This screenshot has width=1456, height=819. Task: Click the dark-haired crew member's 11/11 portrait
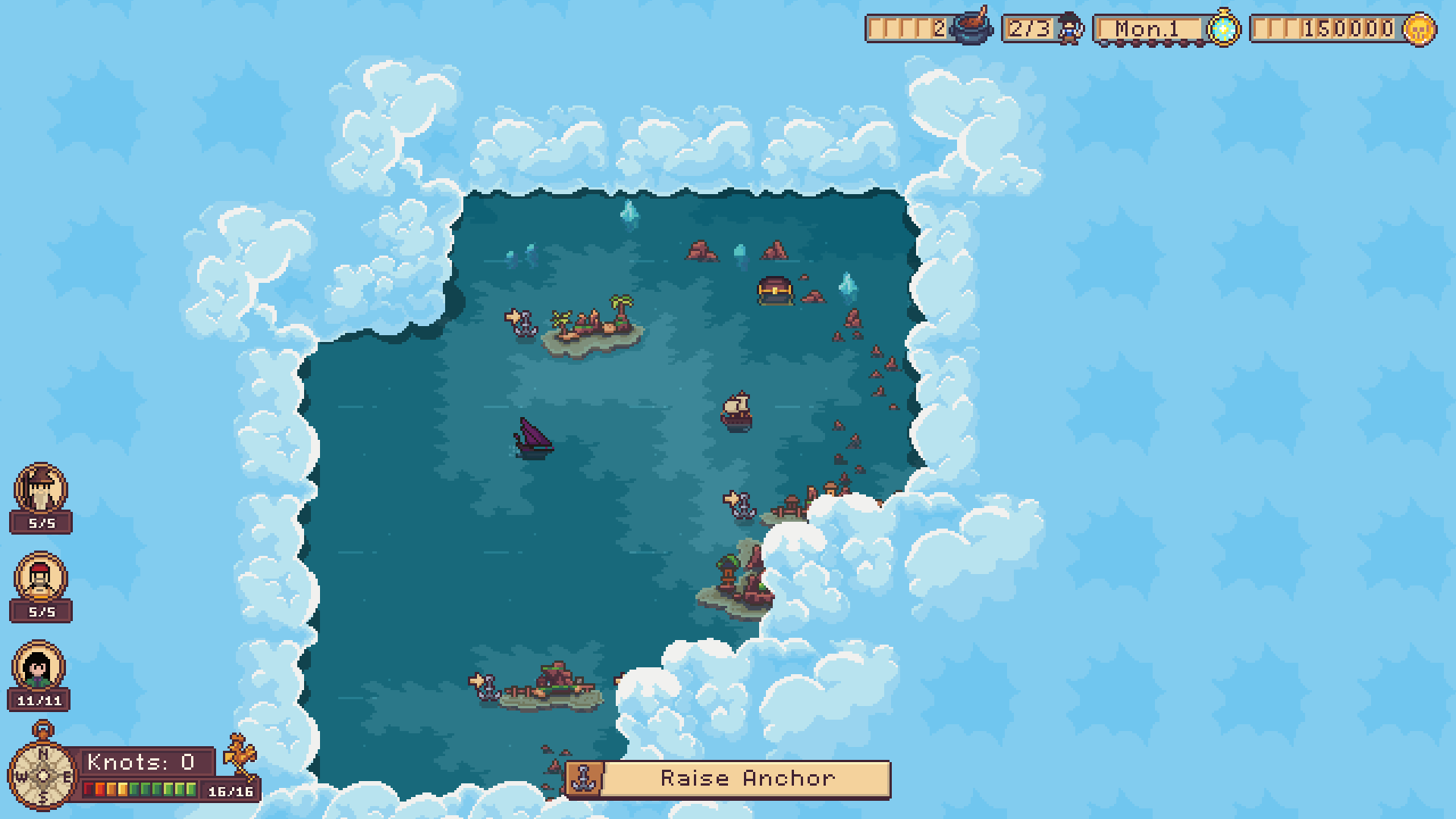tap(39, 665)
